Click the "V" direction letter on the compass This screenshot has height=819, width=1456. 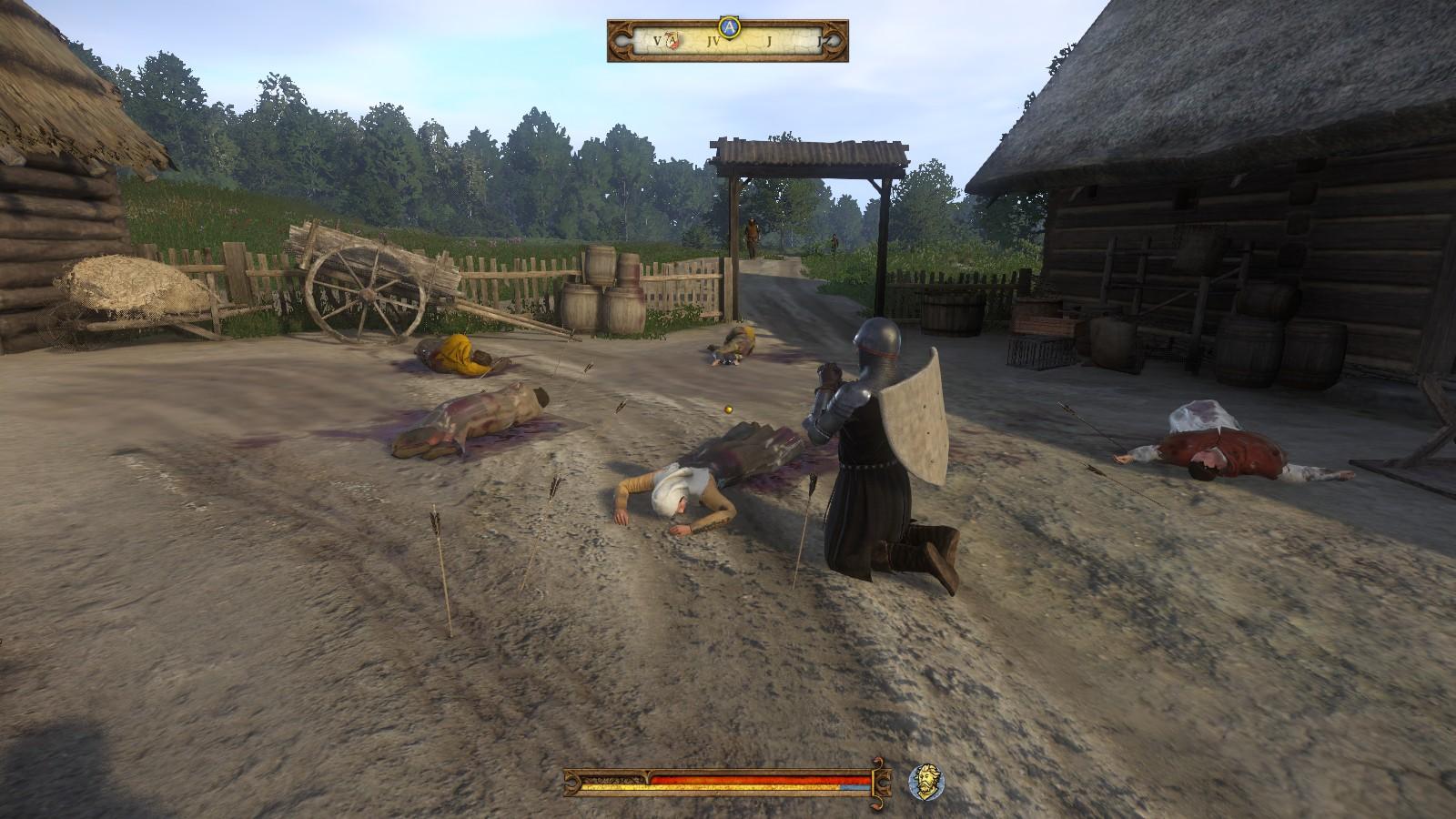pos(657,41)
